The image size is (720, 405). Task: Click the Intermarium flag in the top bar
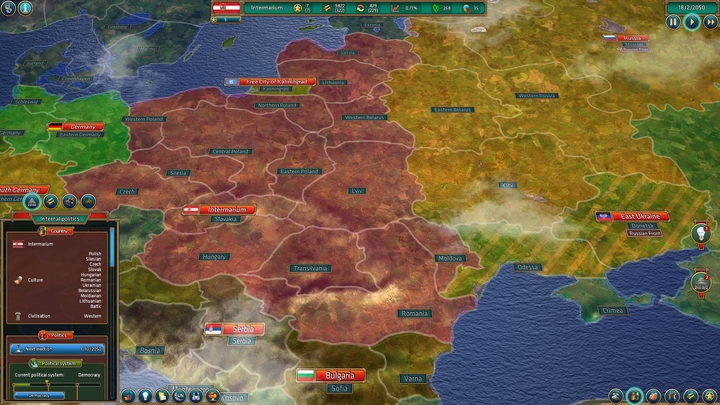tap(230, 8)
